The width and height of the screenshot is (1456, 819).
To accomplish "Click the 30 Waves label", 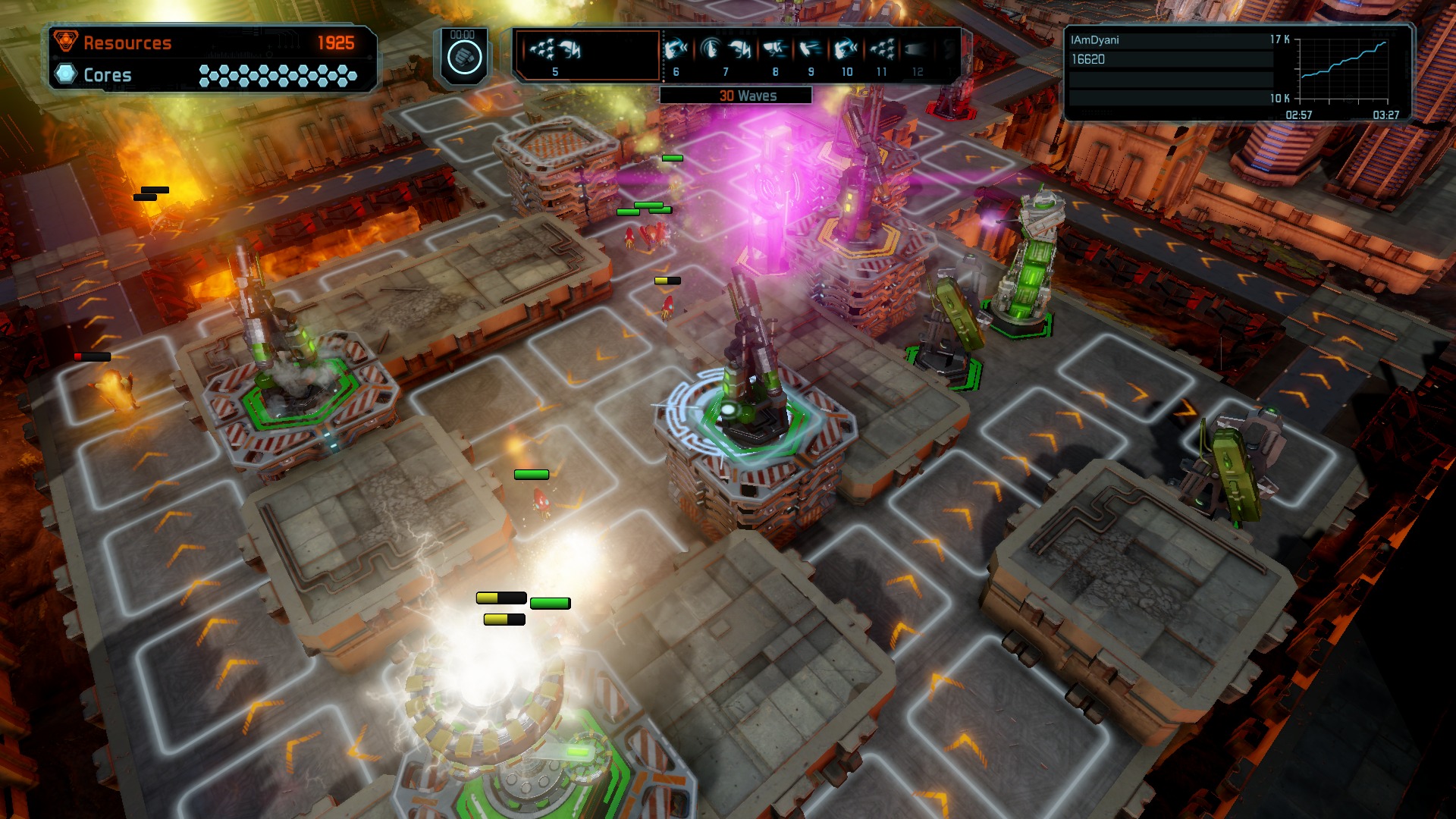I will [x=748, y=96].
